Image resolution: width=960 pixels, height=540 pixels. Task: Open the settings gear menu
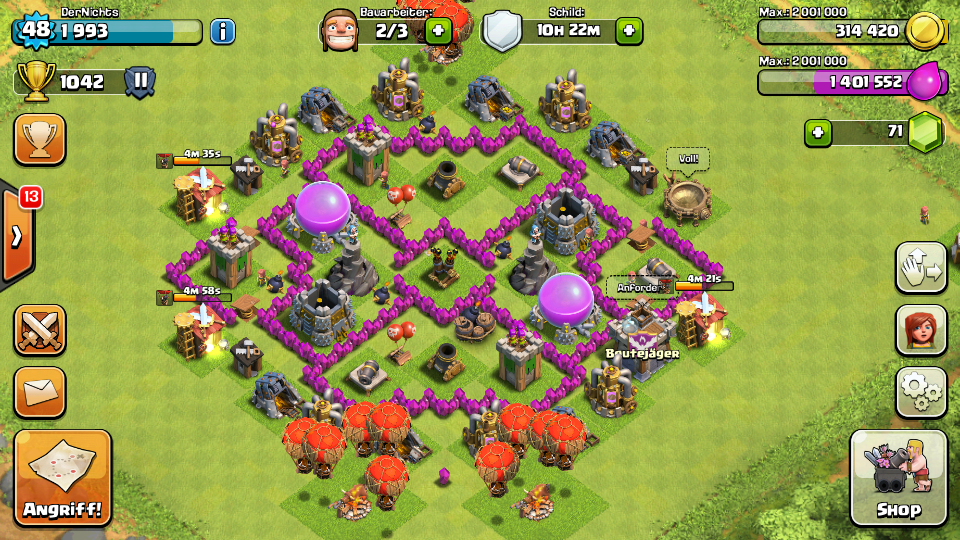[920, 391]
